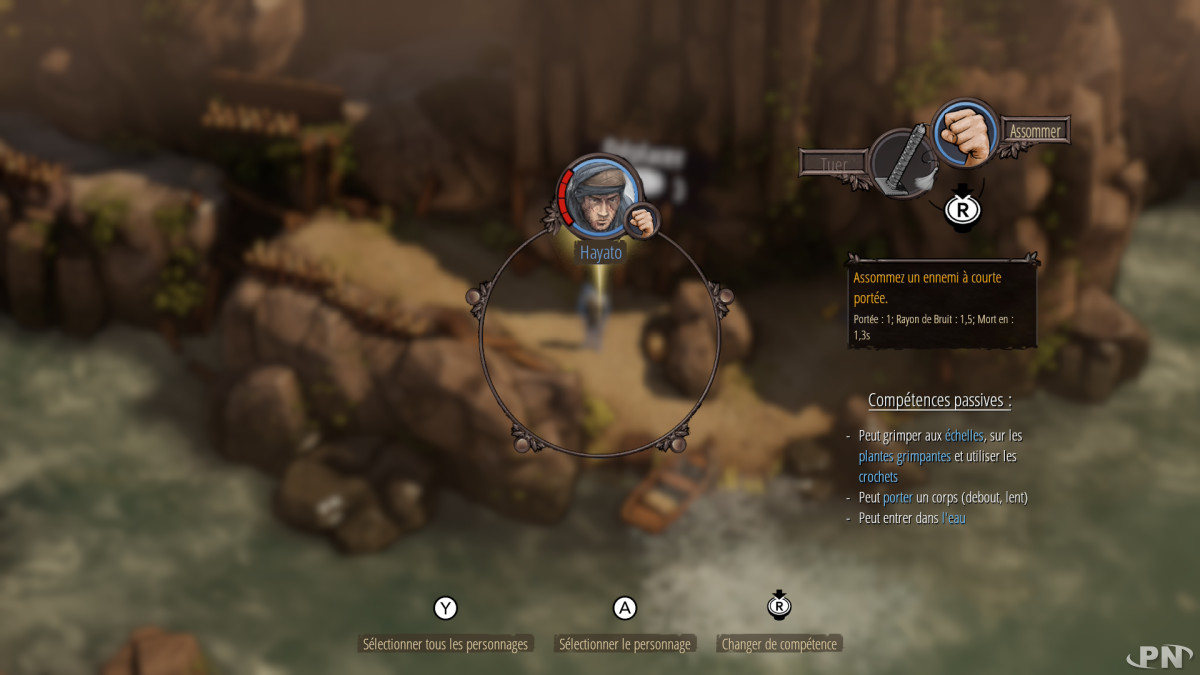Click the small fist badge on Hayato's portrait
This screenshot has width=1200, height=675.
coord(641,220)
